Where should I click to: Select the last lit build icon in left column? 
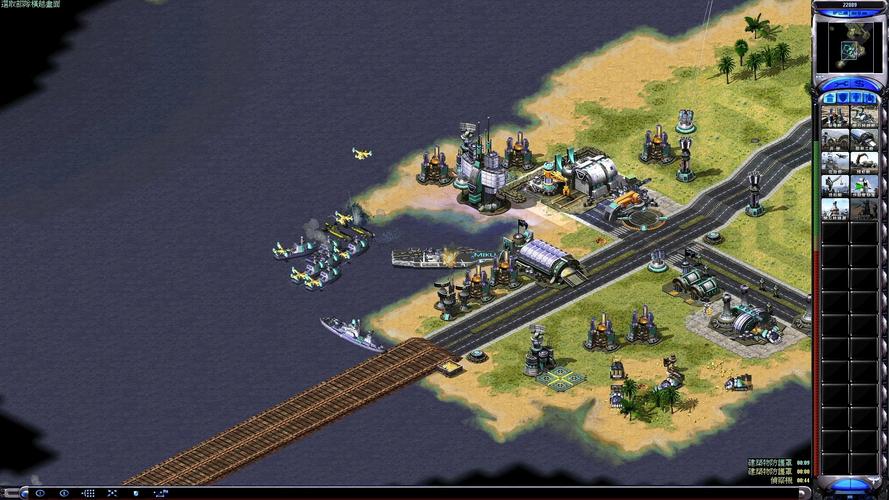835,209
